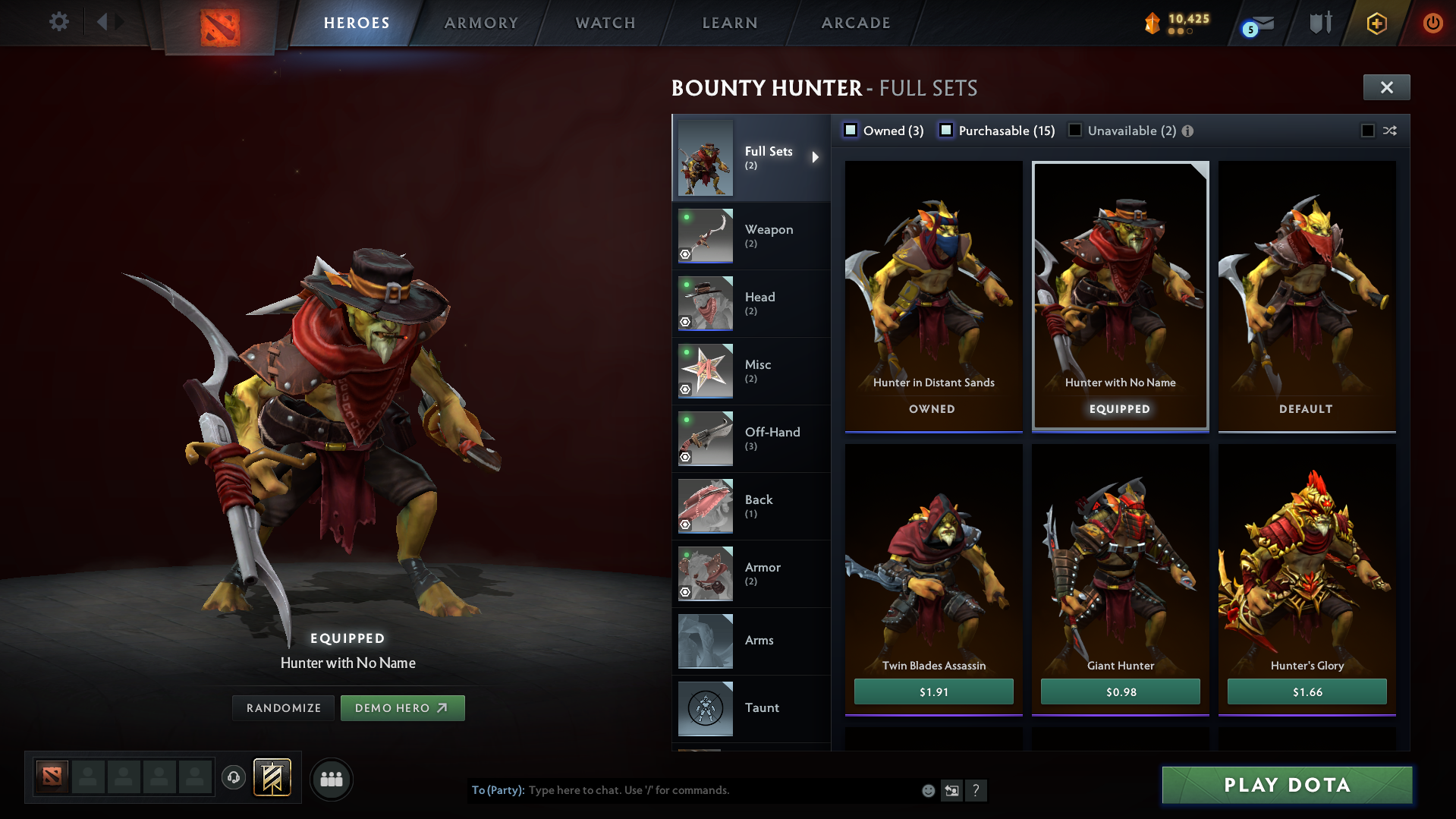Open the WATCH tab

tap(605, 23)
